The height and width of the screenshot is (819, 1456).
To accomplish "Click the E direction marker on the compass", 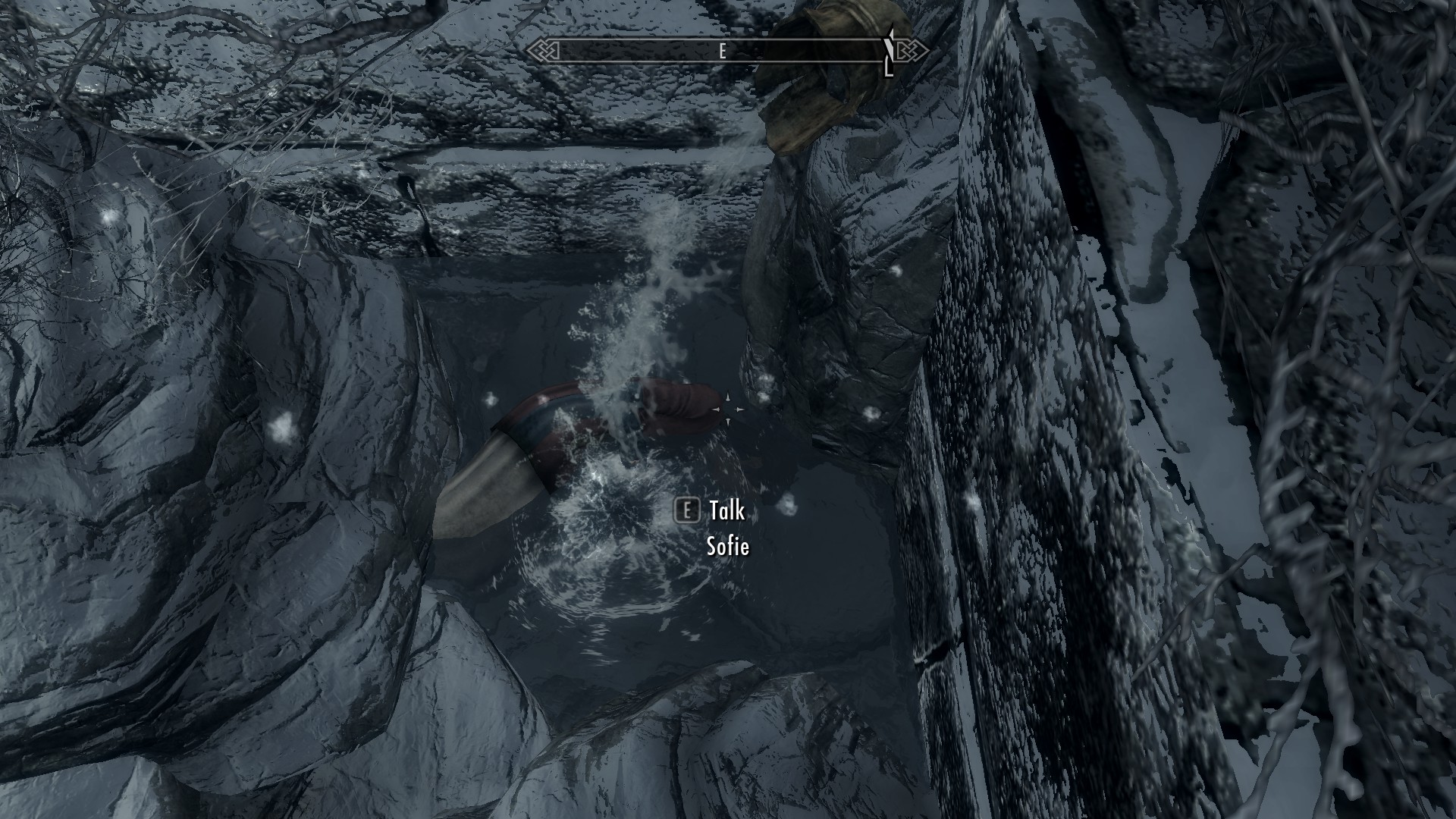I will [722, 52].
